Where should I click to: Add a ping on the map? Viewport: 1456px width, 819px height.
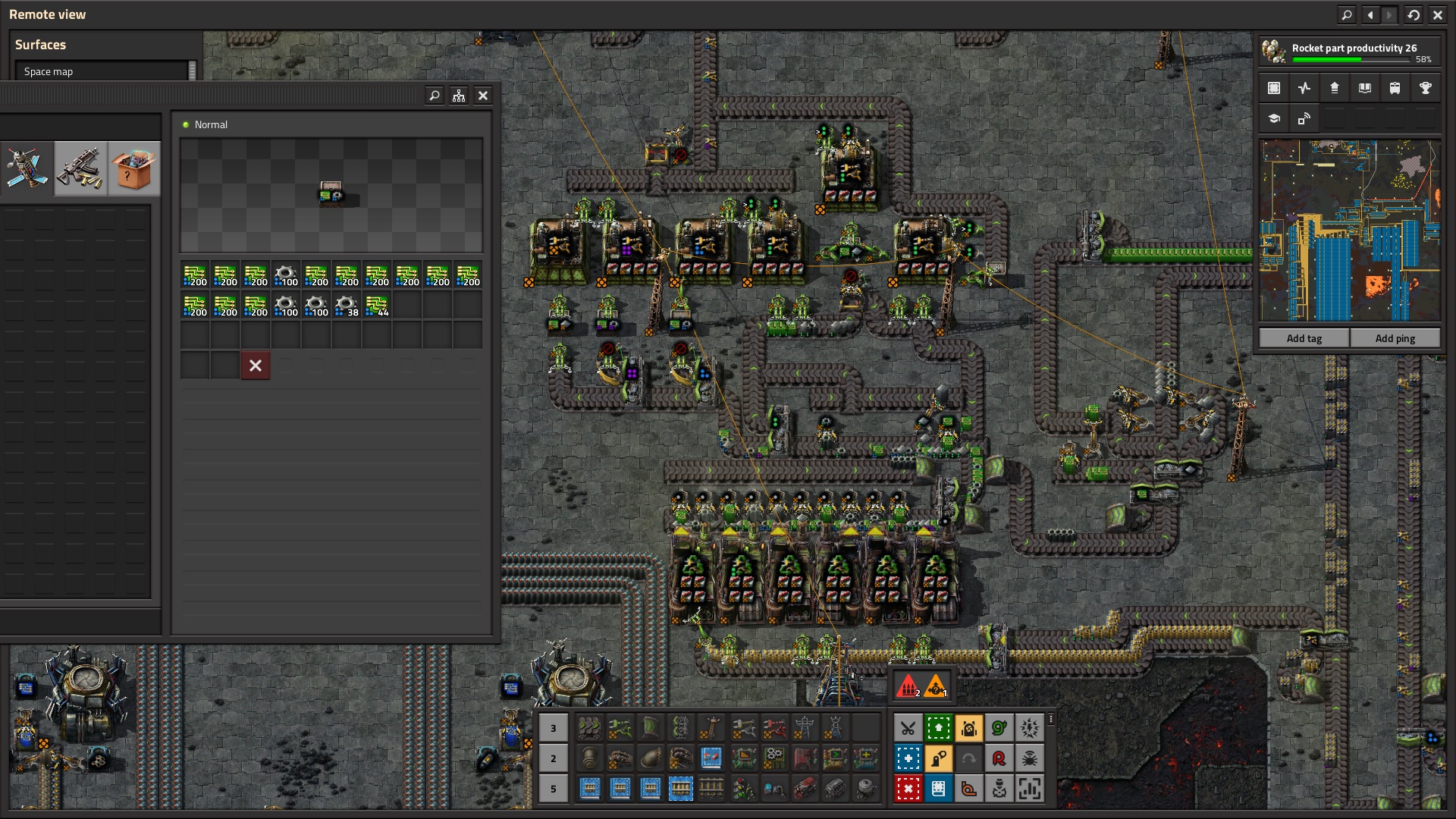tap(1395, 338)
